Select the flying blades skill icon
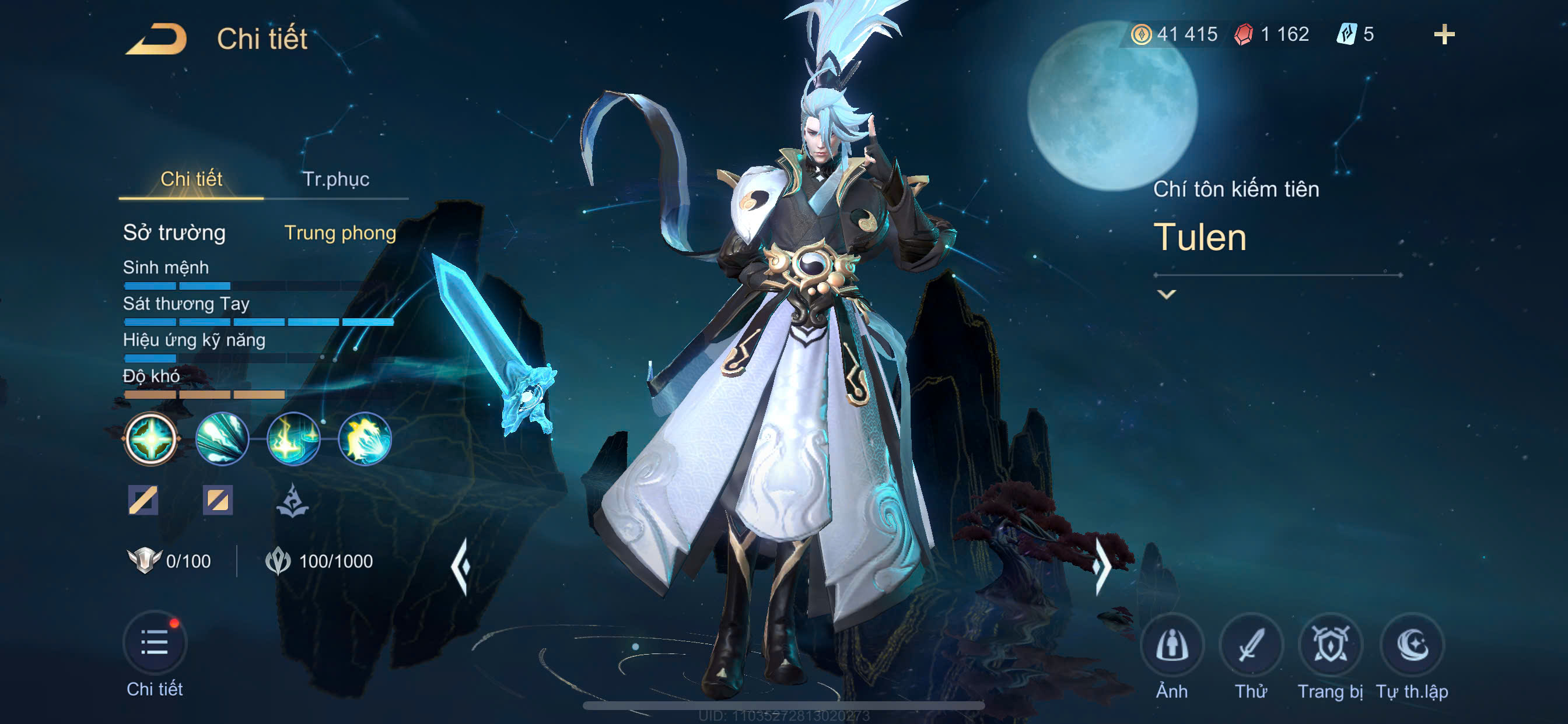The height and width of the screenshot is (724, 1568). [x=222, y=438]
